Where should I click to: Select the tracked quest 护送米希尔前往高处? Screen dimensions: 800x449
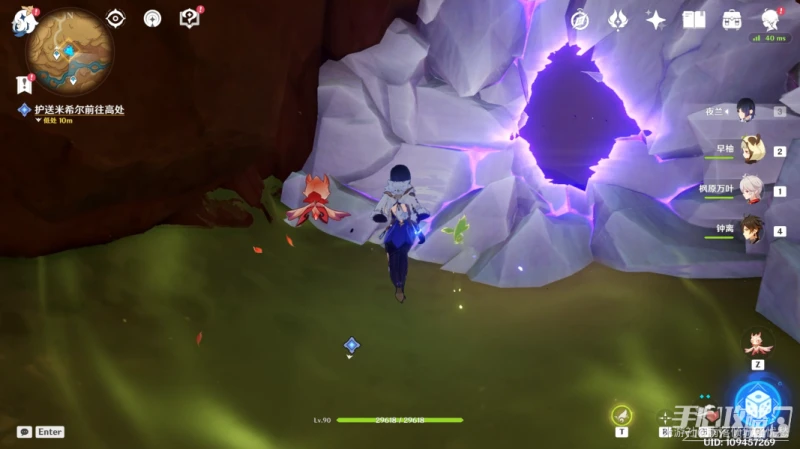pos(78,110)
